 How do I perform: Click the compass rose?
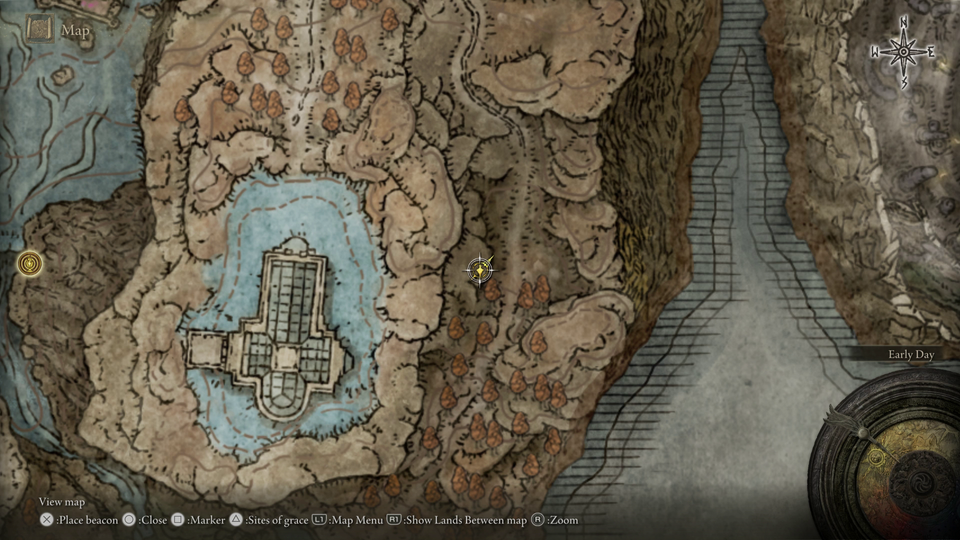pyautogui.click(x=903, y=50)
